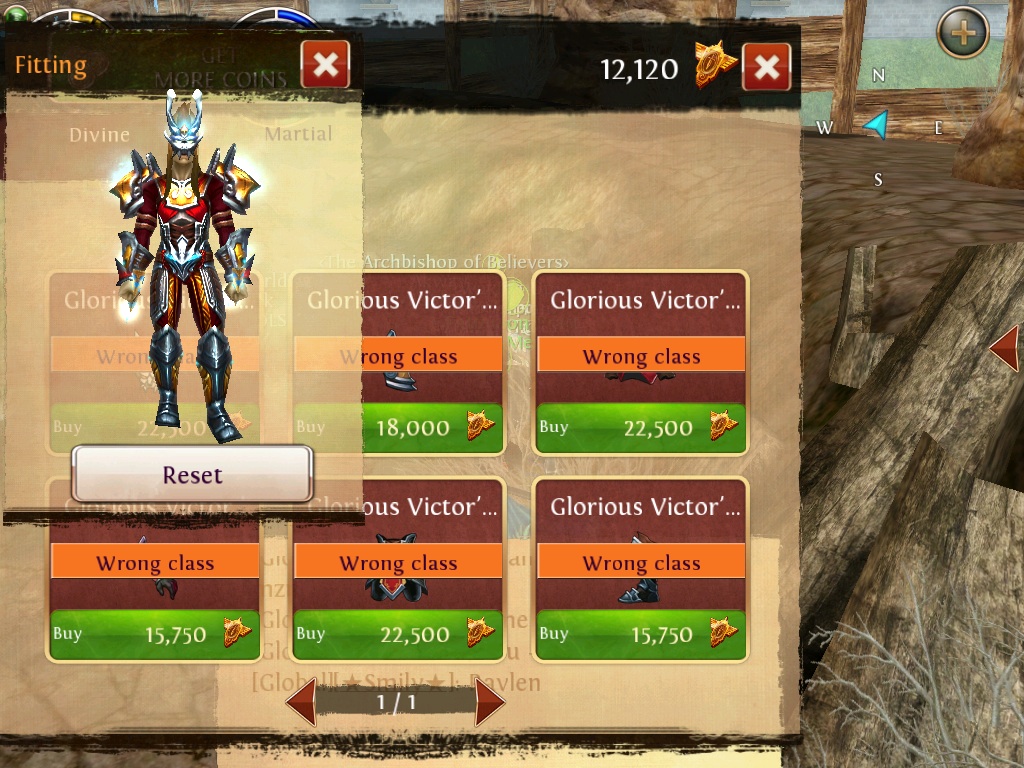Image resolution: width=1024 pixels, height=768 pixels.
Task: Buy the Glorious Victor item for 18,000
Action: tap(398, 428)
